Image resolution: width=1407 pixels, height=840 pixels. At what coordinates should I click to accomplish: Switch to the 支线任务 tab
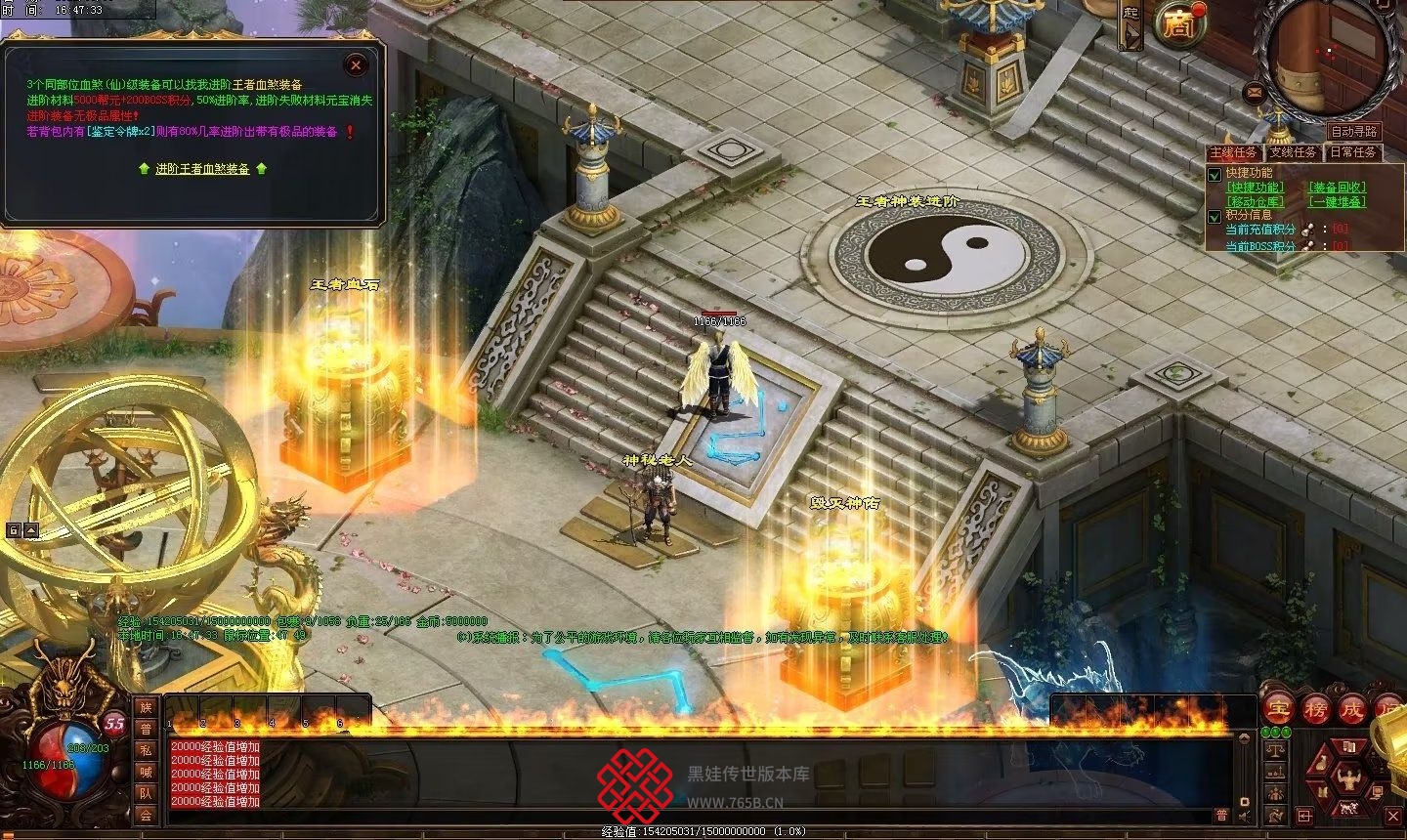(1293, 152)
